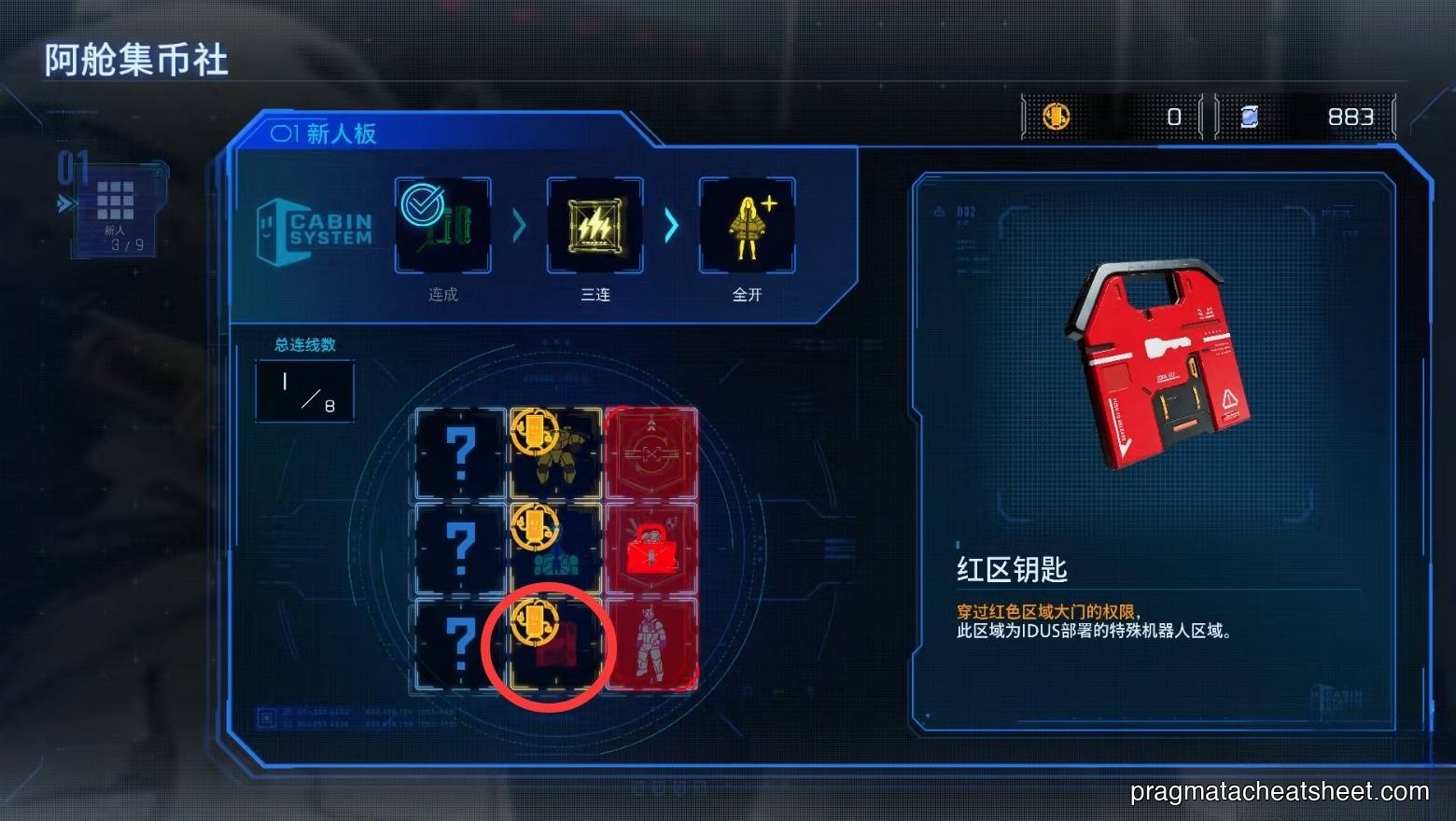Image resolution: width=1456 pixels, height=821 pixels.
Task: Expand the chevron between 三连 and 全开
Action: point(671,226)
